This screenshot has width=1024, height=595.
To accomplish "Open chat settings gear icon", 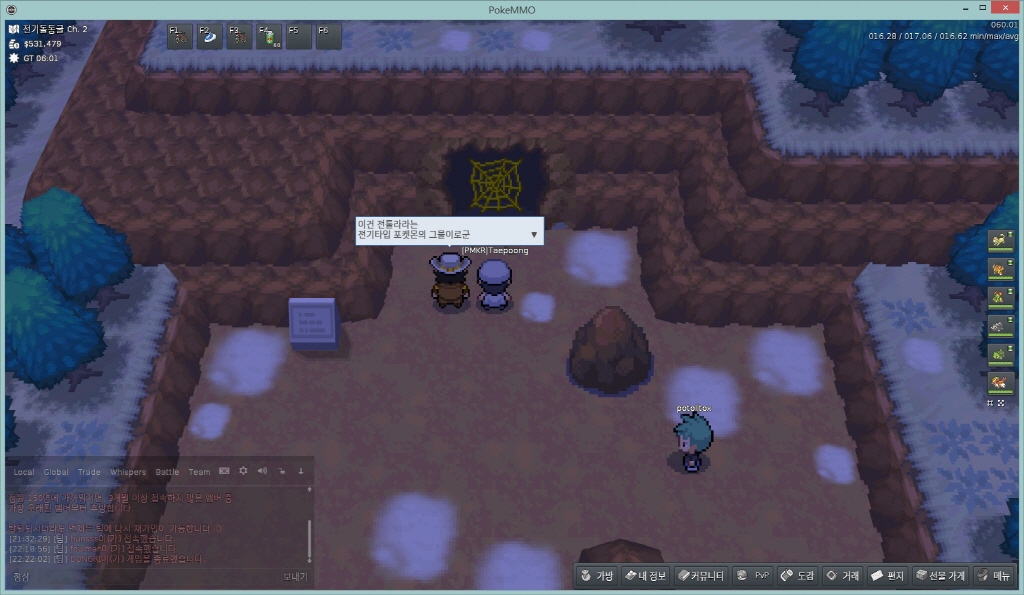I will 243,471.
